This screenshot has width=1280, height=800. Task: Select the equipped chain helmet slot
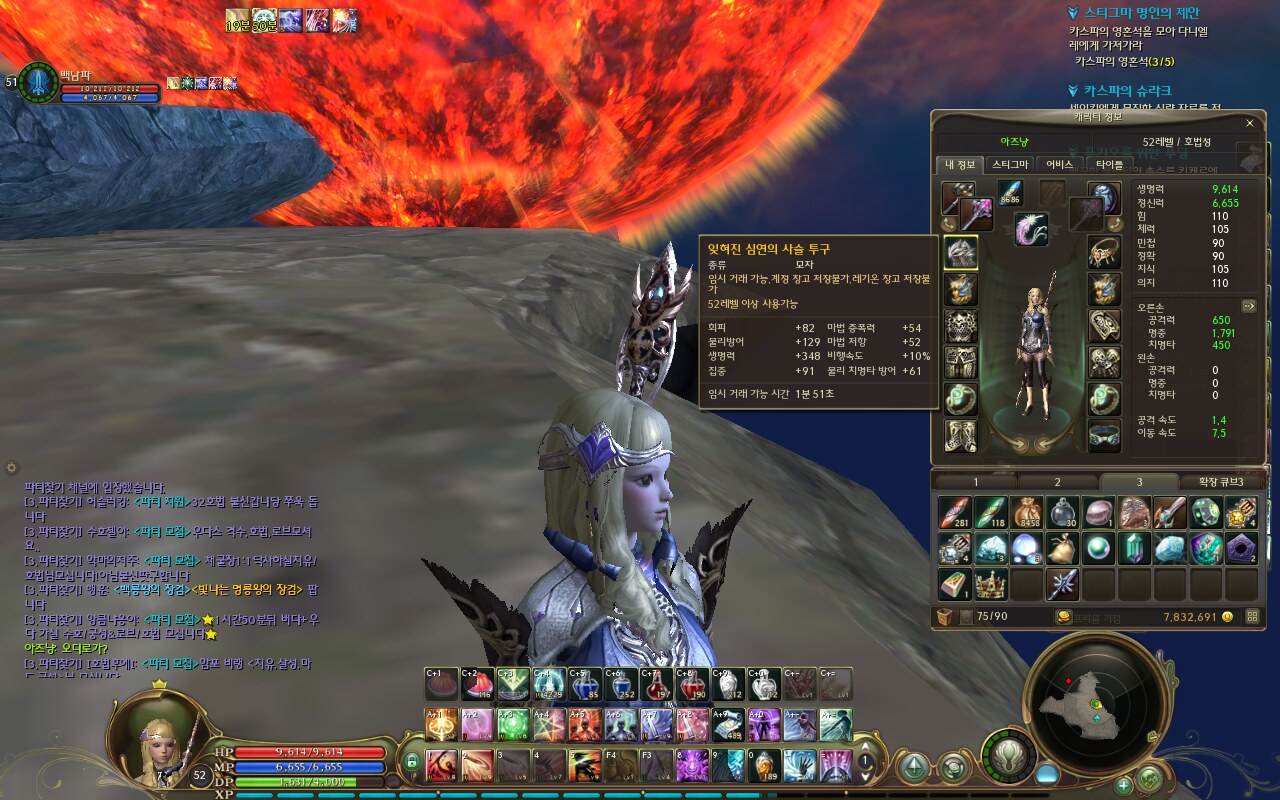click(960, 252)
